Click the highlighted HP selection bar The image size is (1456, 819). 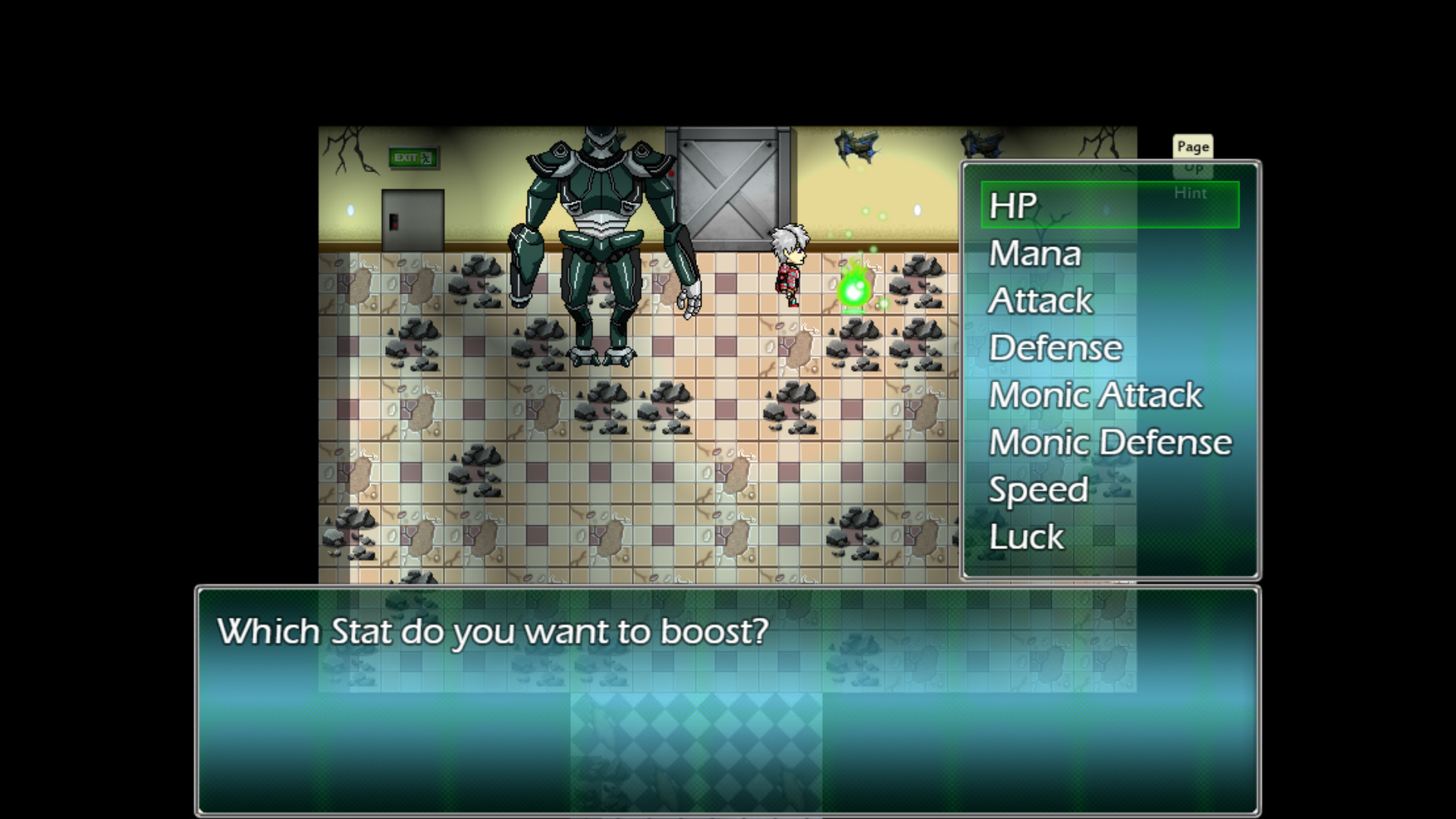pyautogui.click(x=1109, y=205)
